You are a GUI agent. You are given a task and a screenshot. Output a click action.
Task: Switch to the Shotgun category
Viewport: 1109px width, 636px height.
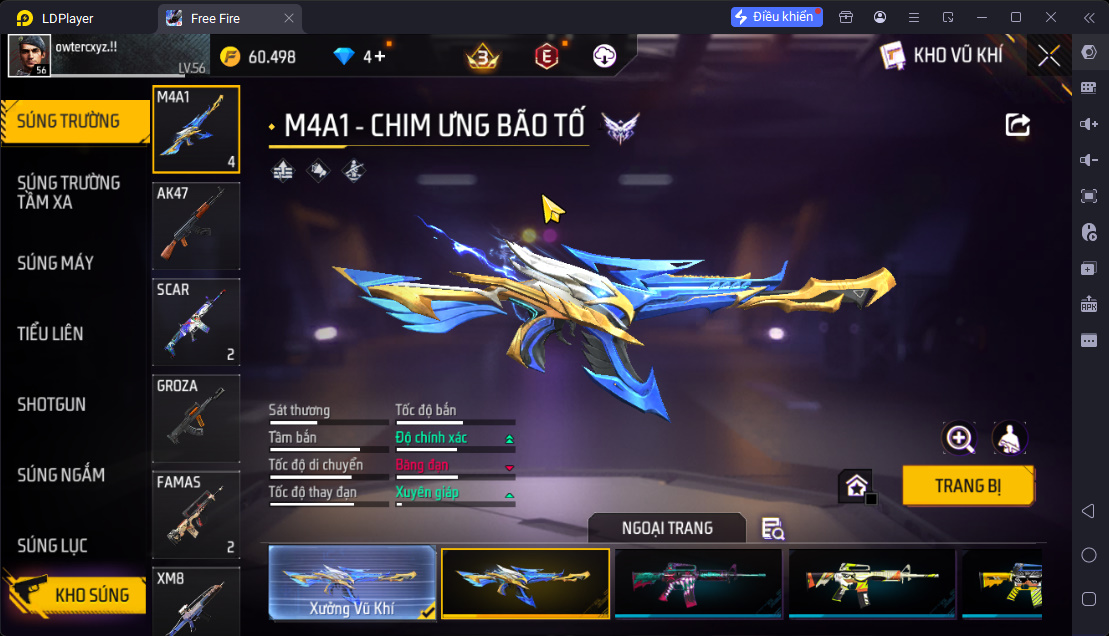51,405
